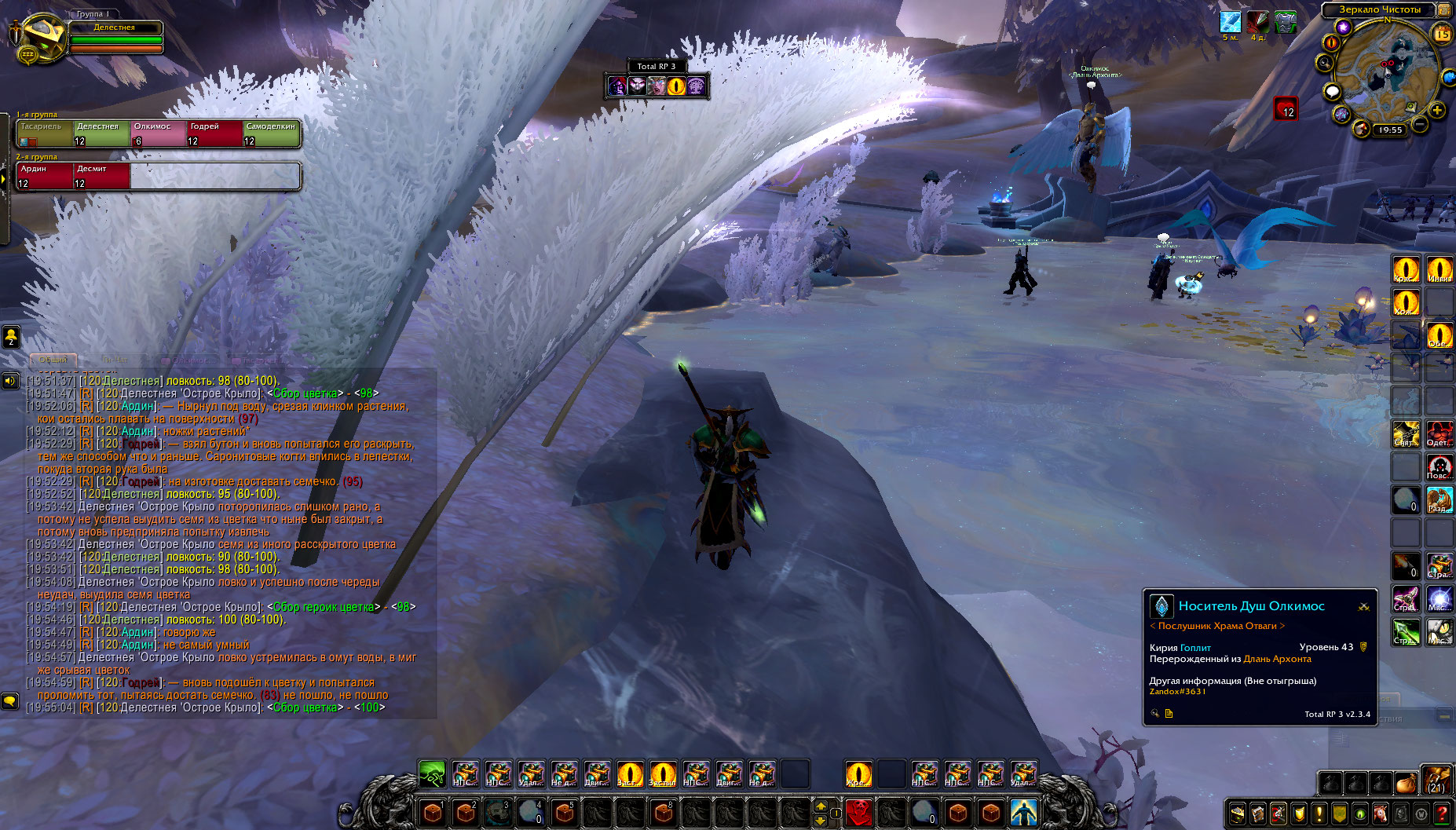Activate the green running beast ability
This screenshot has width=1456, height=830.
pyautogui.click(x=432, y=775)
